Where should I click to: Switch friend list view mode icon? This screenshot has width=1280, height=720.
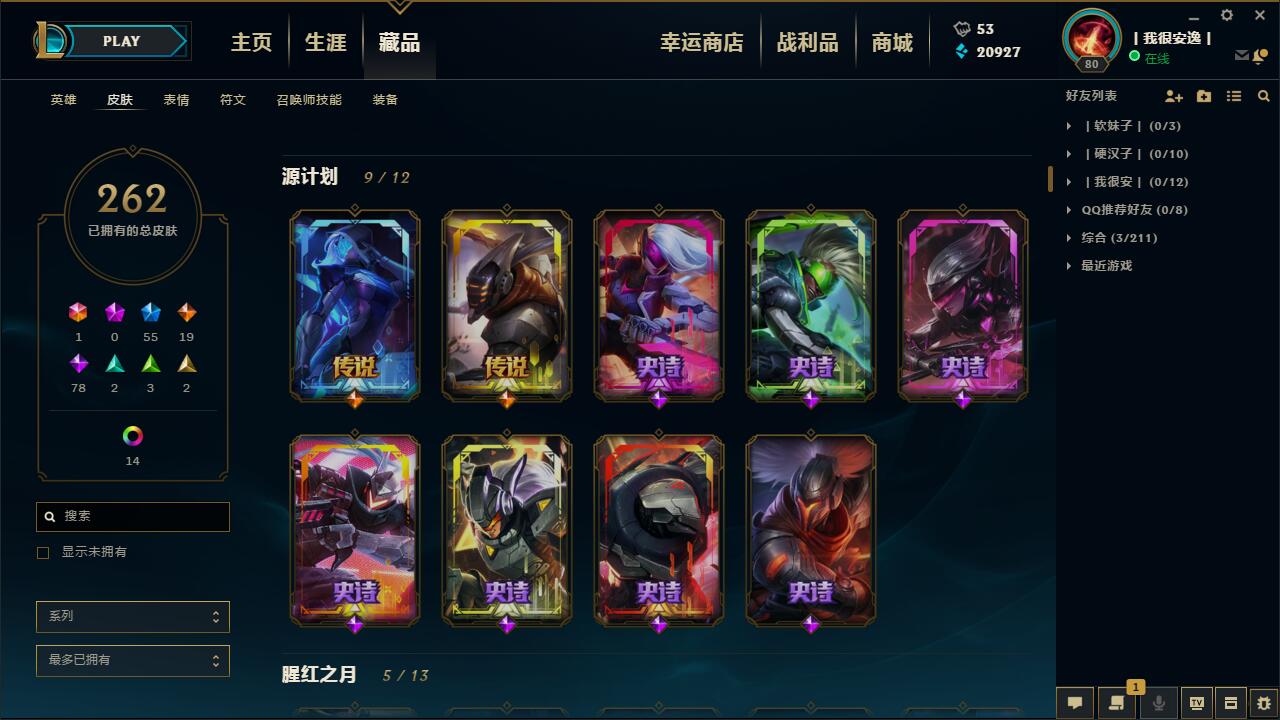point(1233,96)
